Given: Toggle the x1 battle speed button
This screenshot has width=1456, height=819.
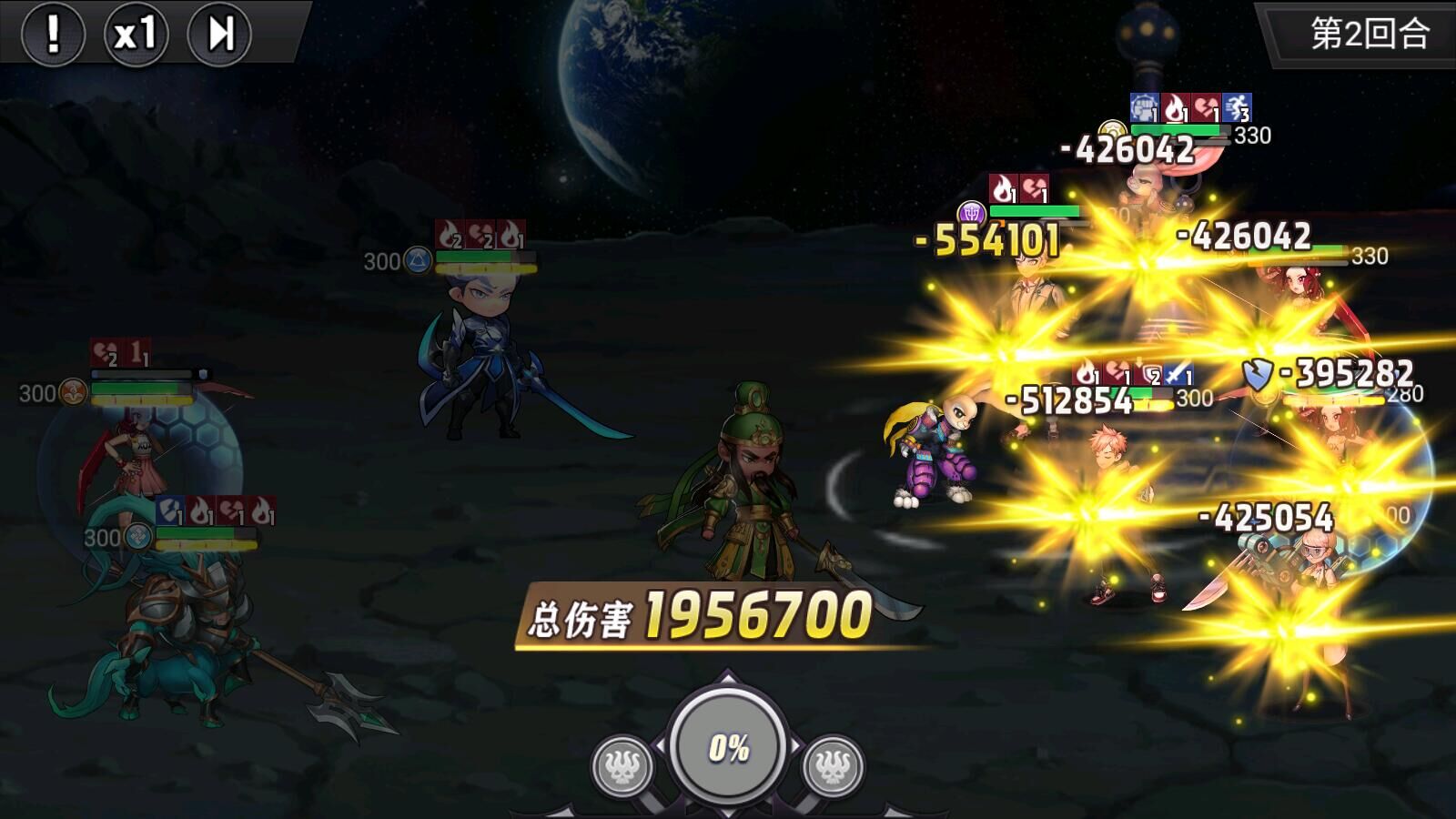Looking at the screenshot, I should click(136, 35).
